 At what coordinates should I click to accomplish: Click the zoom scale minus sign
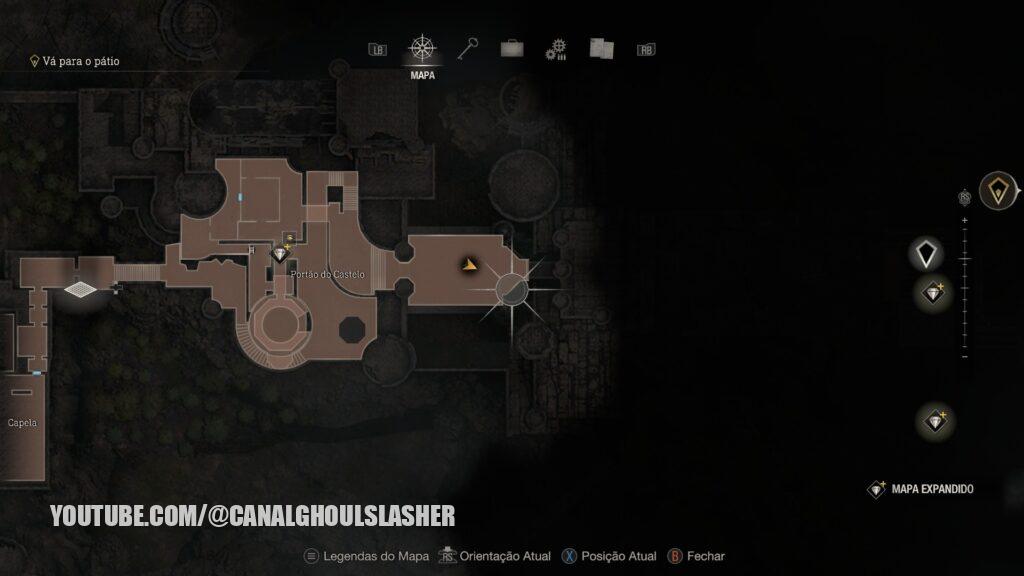point(964,356)
